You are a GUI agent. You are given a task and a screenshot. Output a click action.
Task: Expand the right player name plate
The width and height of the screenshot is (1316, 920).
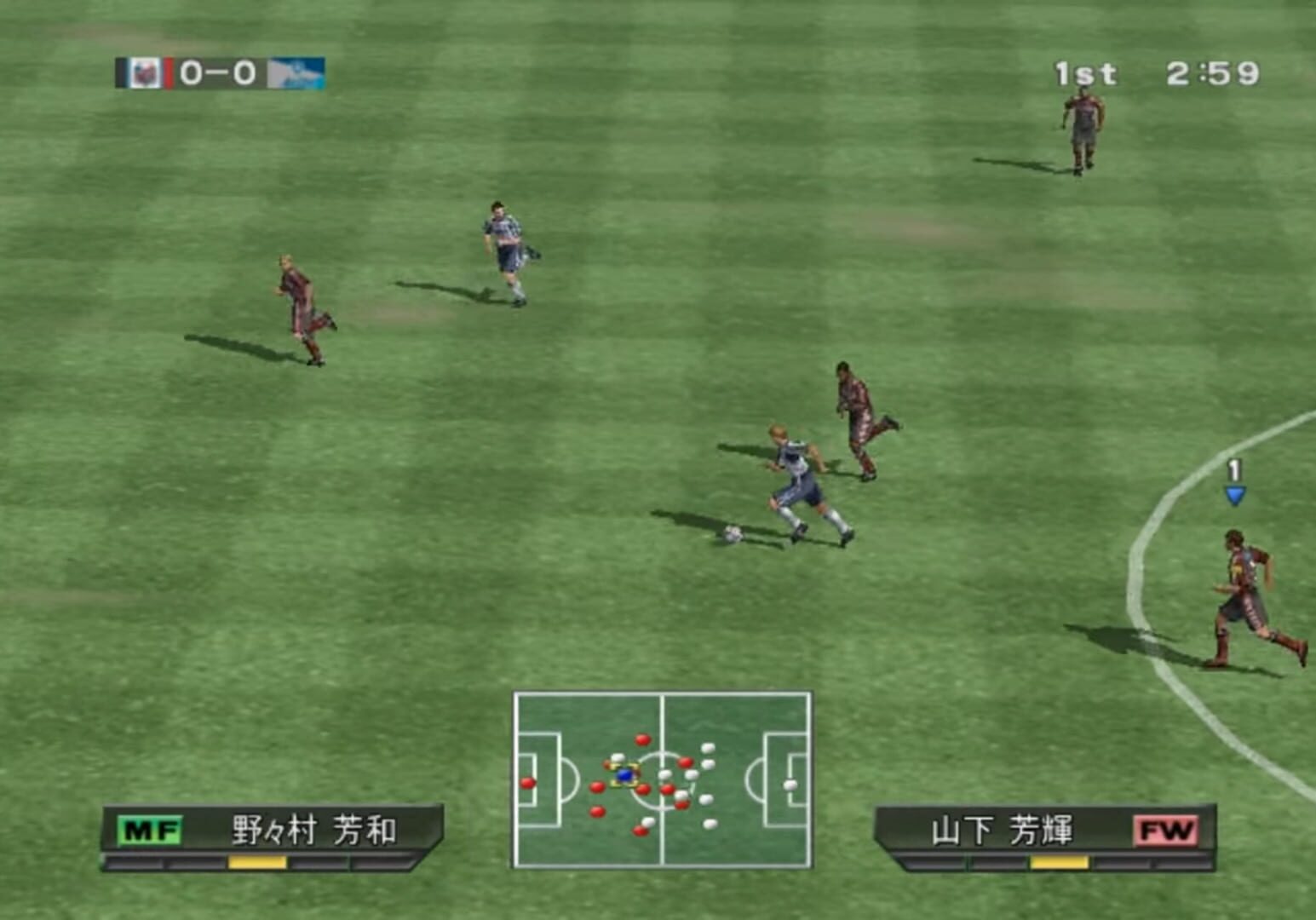[x=1048, y=827]
